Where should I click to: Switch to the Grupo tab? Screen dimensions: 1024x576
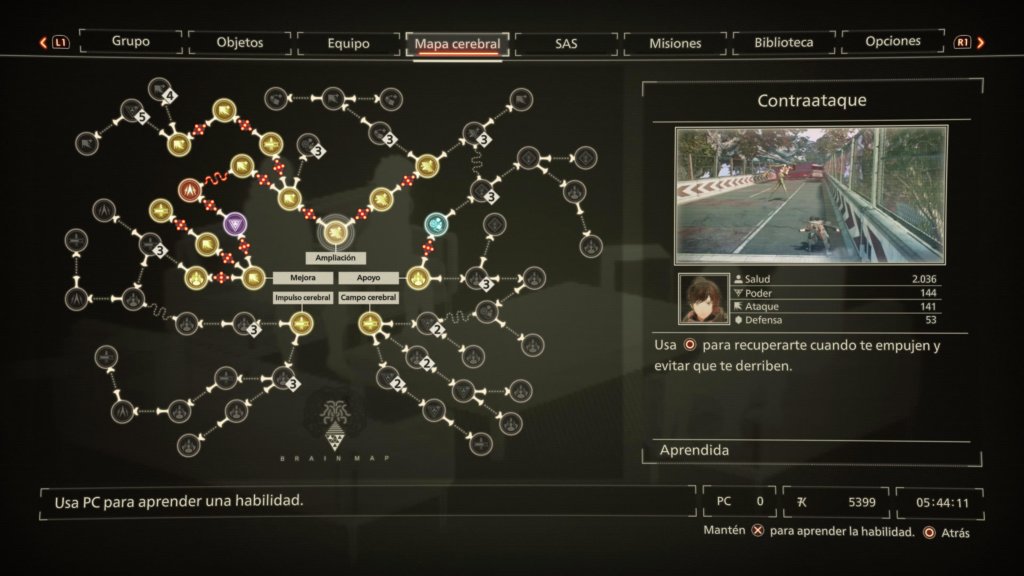(x=131, y=42)
